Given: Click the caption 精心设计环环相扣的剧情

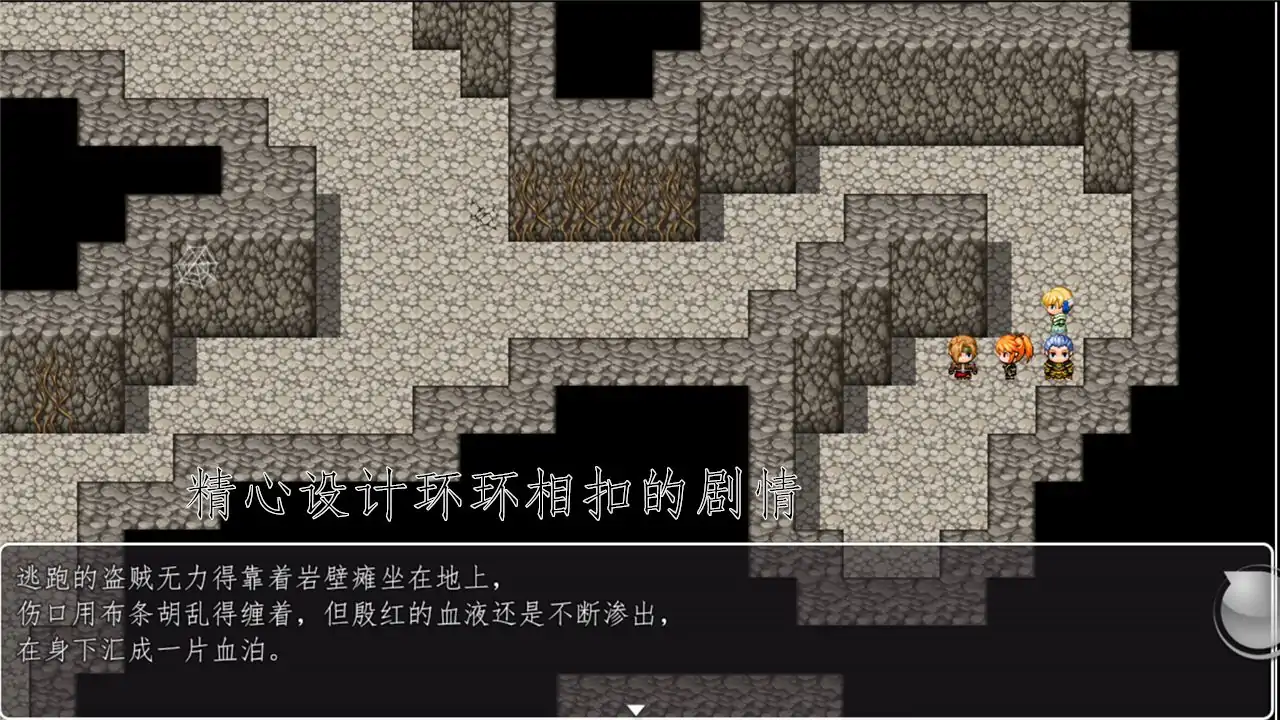Looking at the screenshot, I should click(490, 490).
